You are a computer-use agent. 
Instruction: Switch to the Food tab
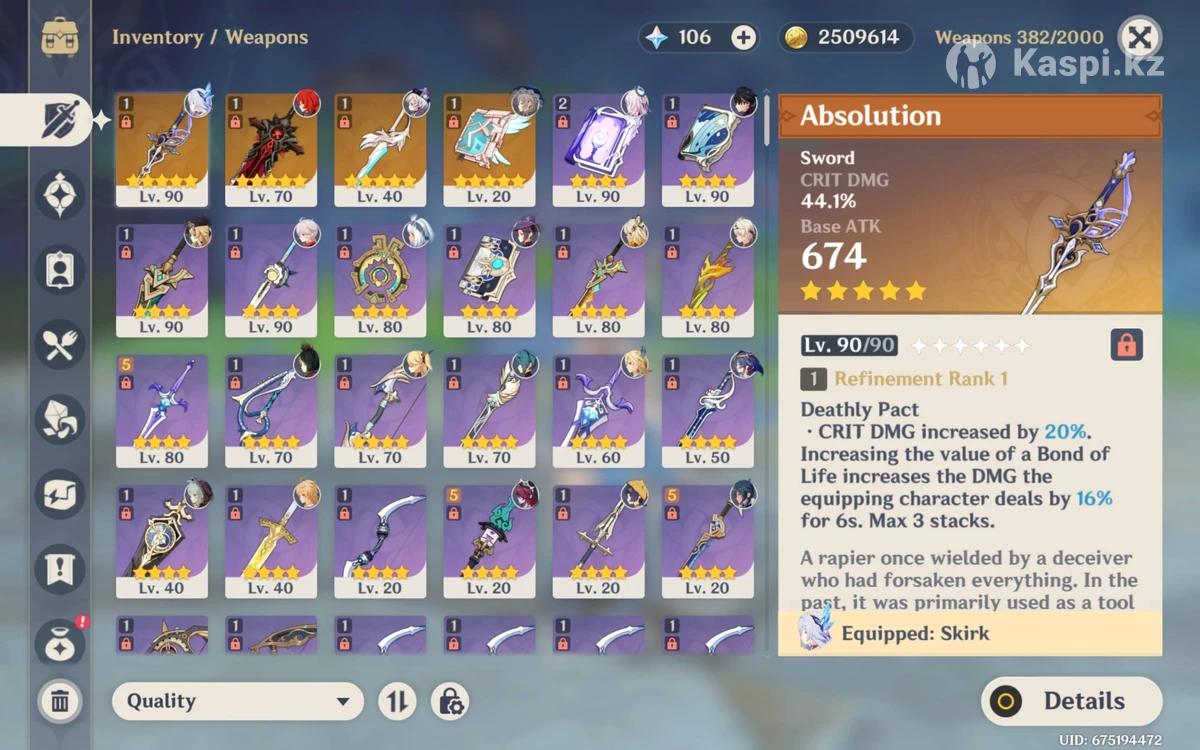click(60, 345)
